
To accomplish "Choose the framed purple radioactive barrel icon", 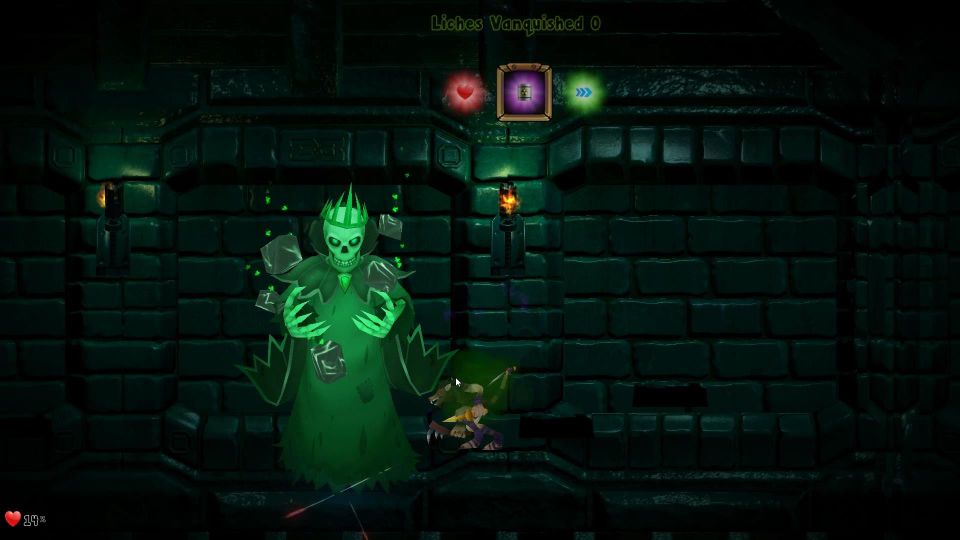I will pyautogui.click(x=524, y=93).
